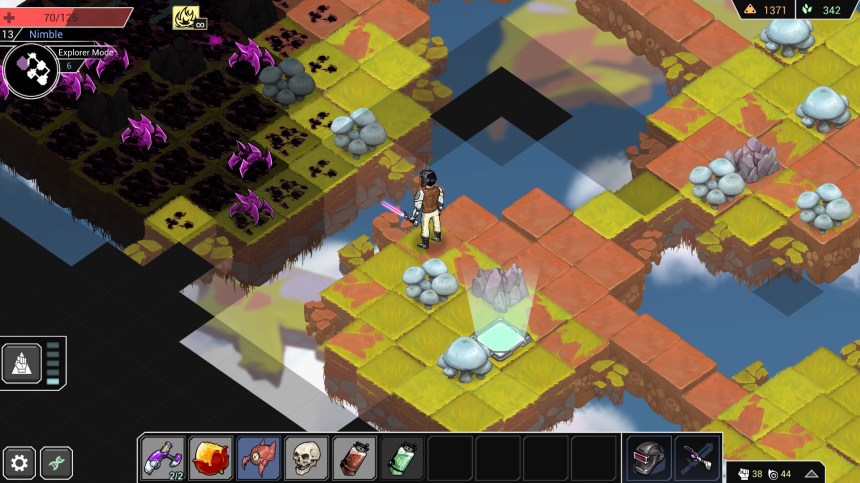This screenshot has height=483, width=860.
Task: Click the DNA helix button
Action: click(x=56, y=463)
